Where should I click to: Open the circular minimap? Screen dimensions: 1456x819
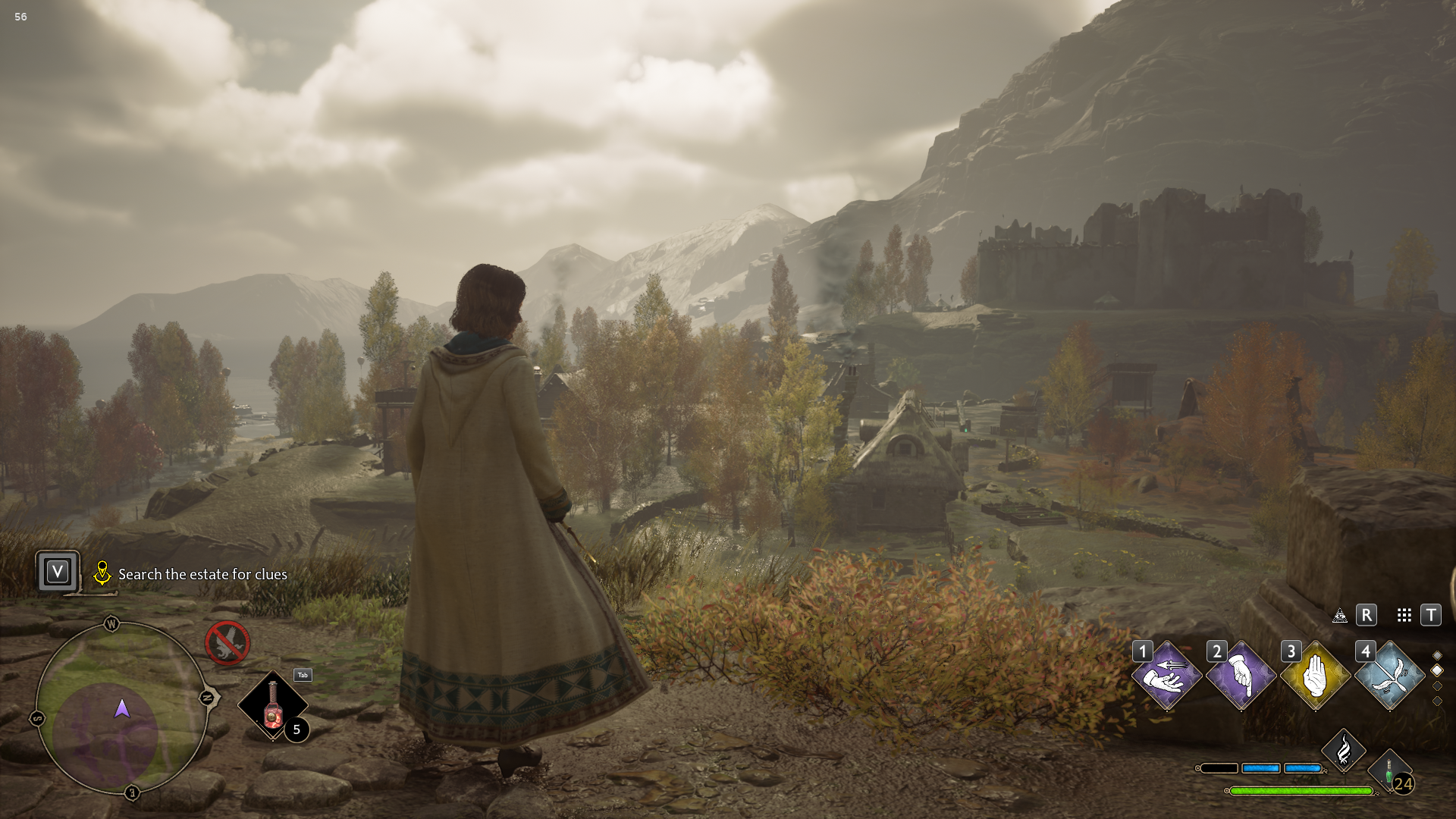click(121, 708)
